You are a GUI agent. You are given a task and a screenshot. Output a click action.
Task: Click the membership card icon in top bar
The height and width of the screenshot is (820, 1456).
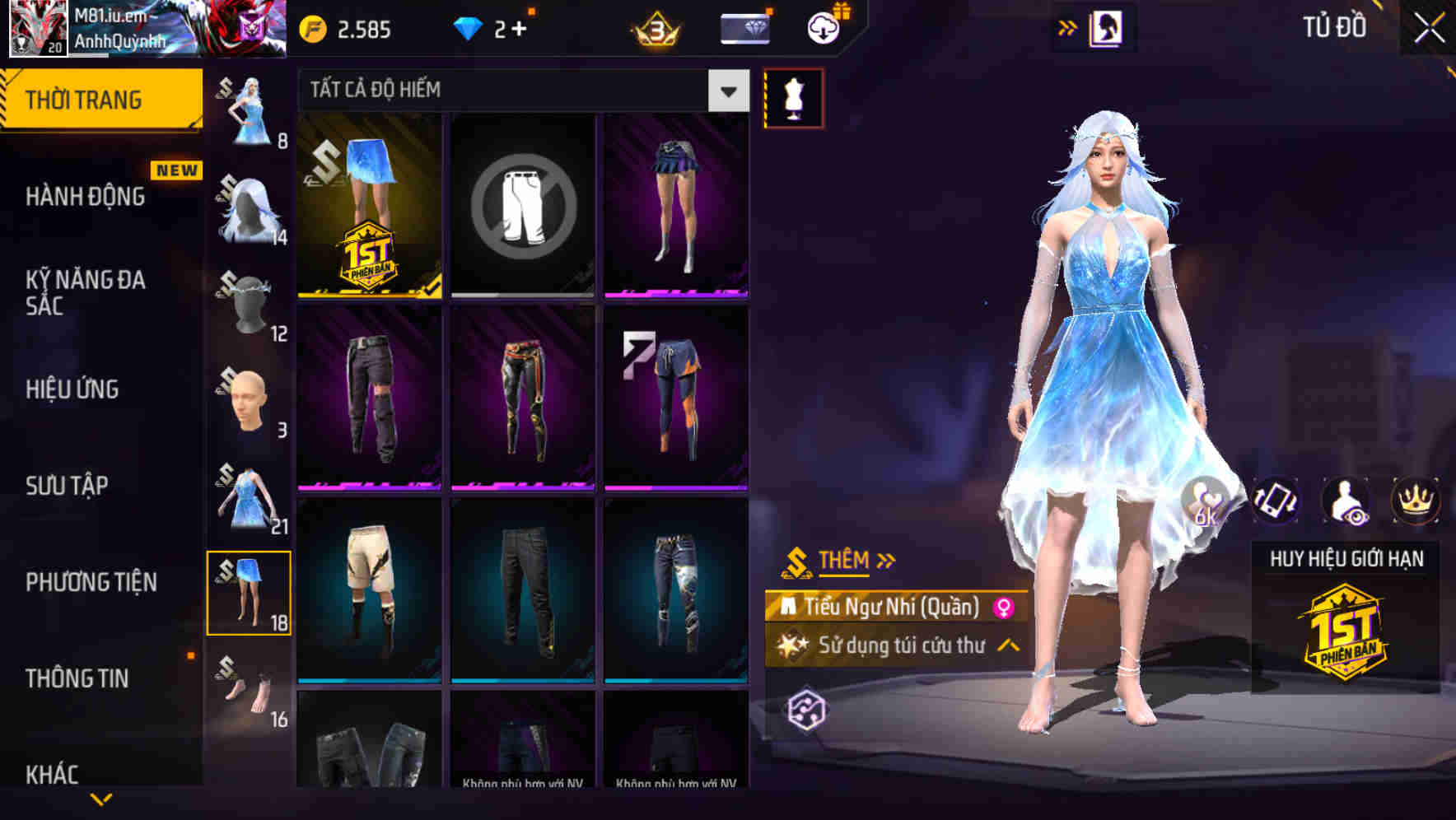[x=742, y=27]
